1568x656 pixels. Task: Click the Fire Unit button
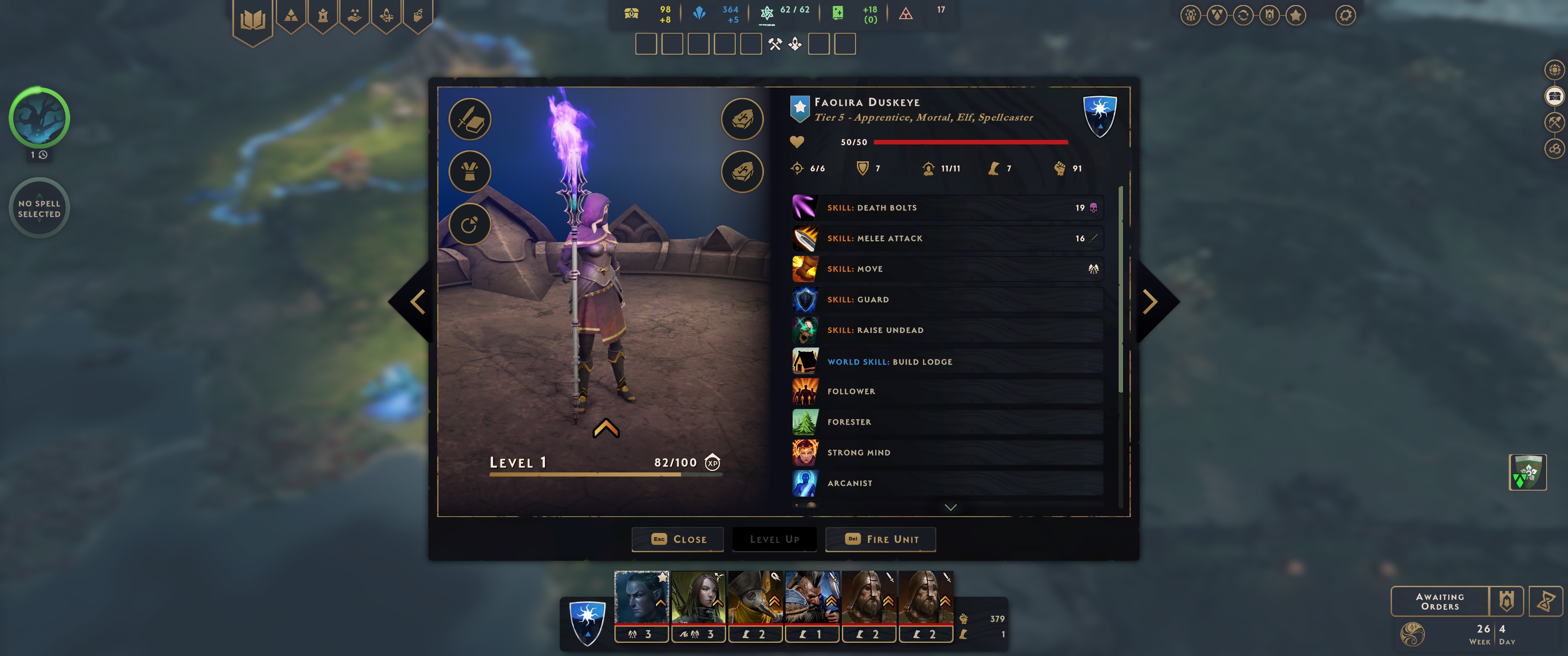[880, 539]
